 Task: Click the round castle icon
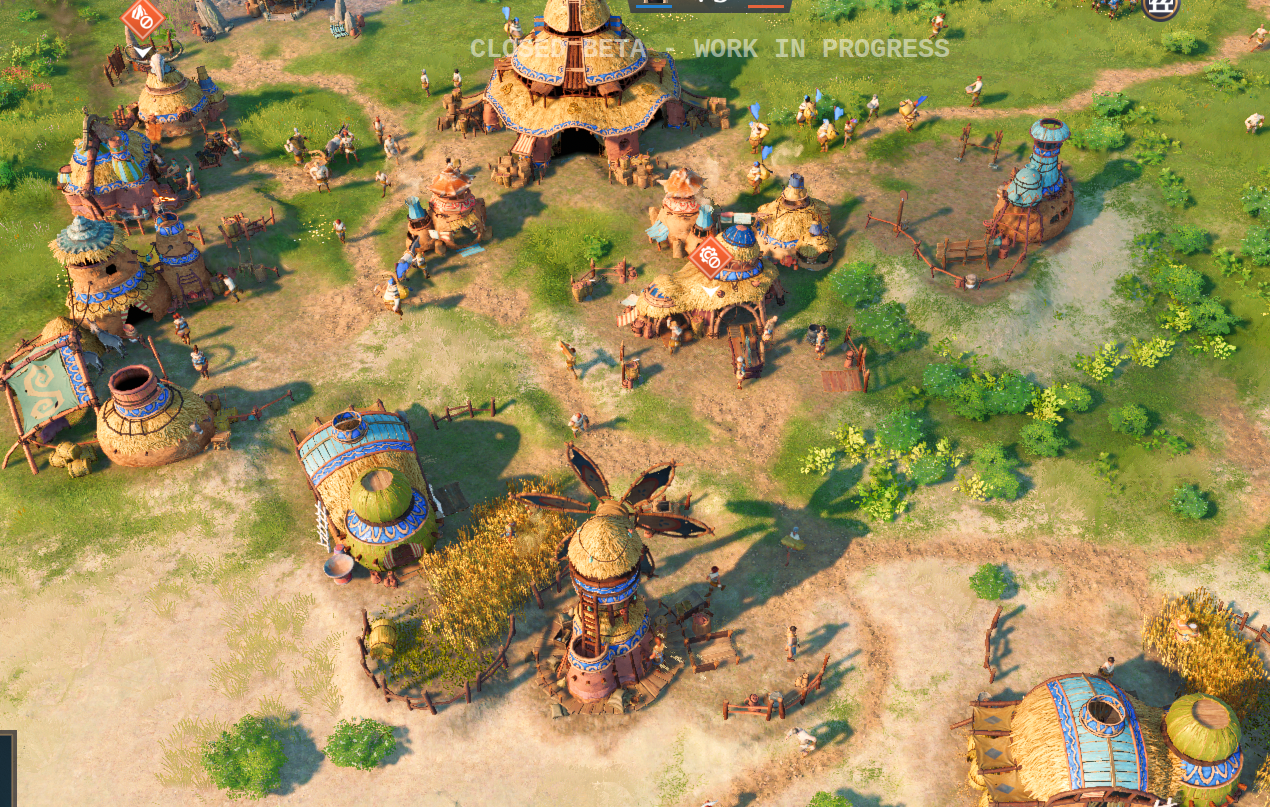click(x=1161, y=7)
